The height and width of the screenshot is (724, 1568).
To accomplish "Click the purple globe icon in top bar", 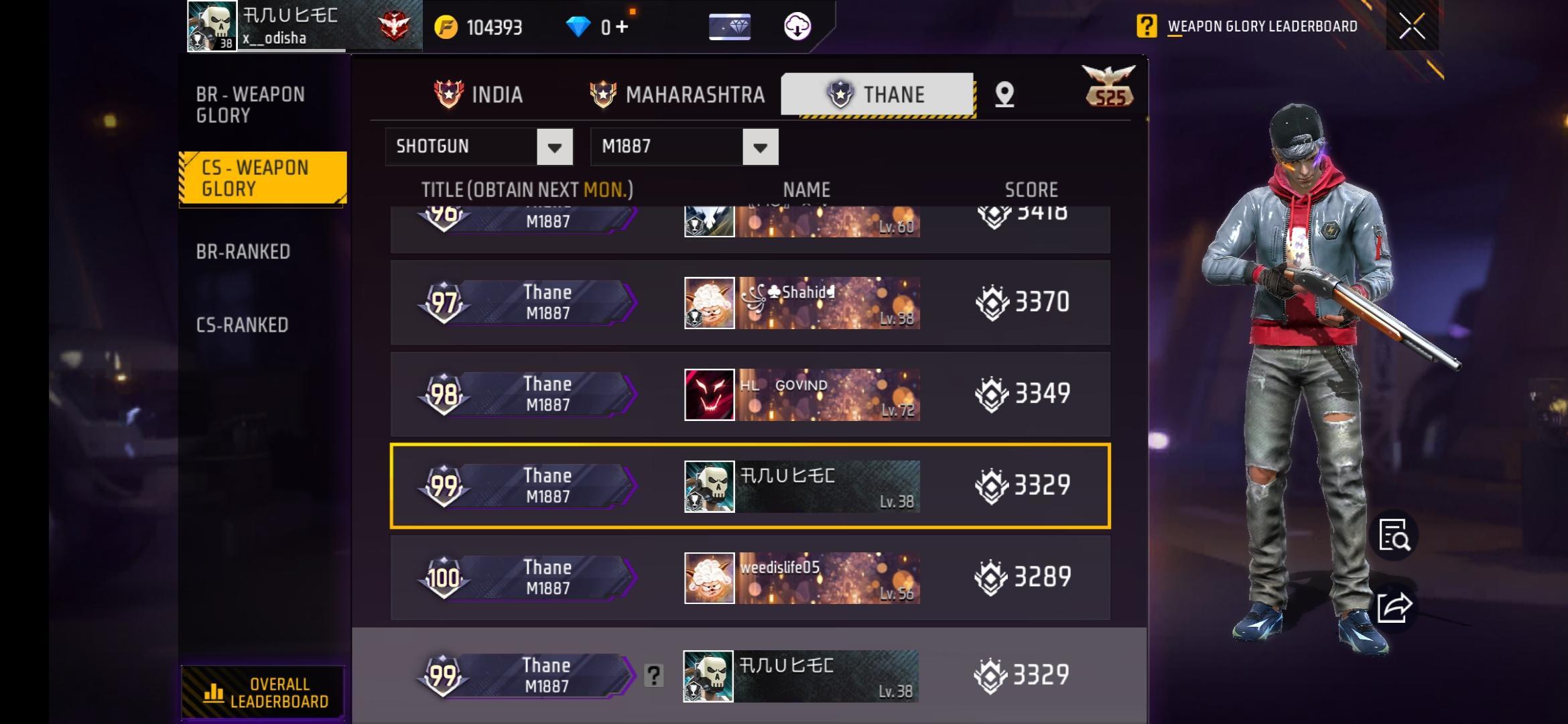I will pos(797,27).
